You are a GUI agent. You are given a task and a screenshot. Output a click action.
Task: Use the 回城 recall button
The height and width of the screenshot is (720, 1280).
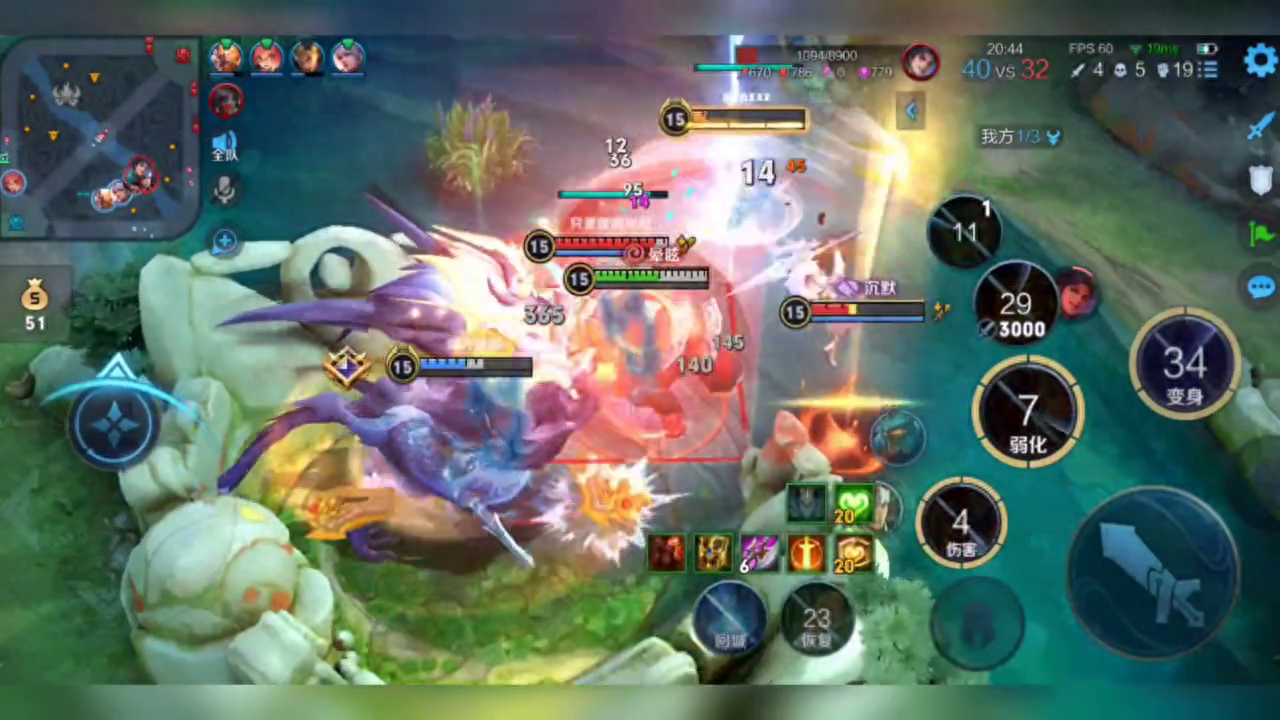click(729, 617)
